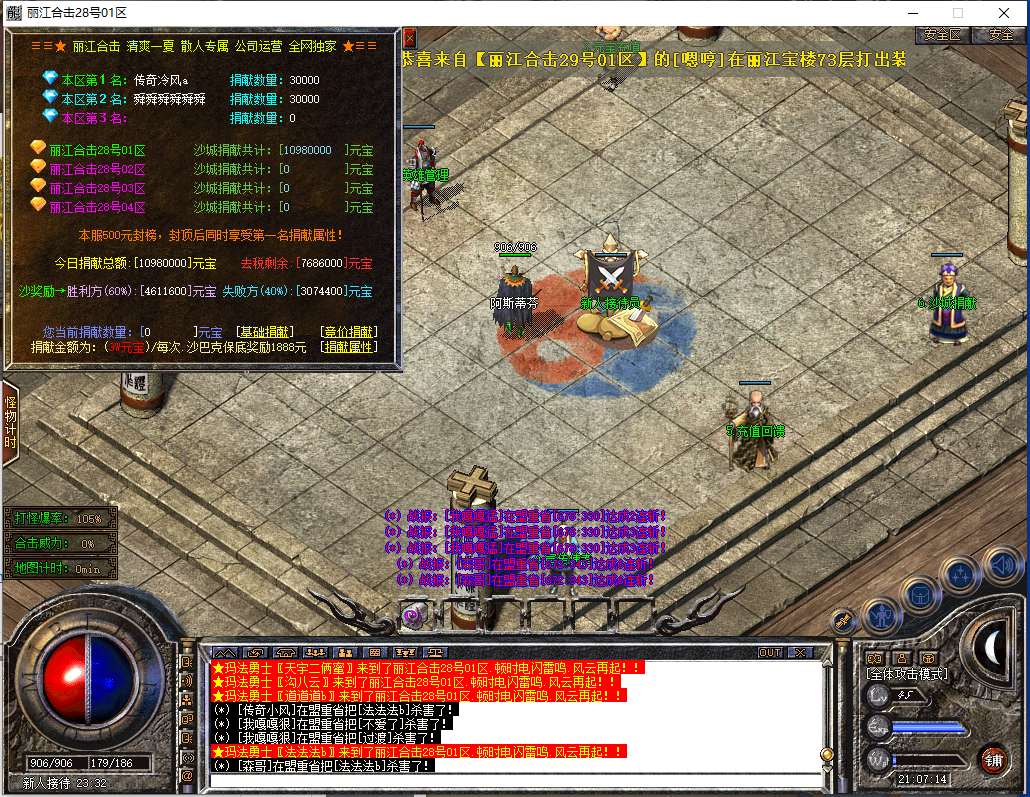Close the chat window with X
This screenshot has height=797, width=1030.
point(800,652)
